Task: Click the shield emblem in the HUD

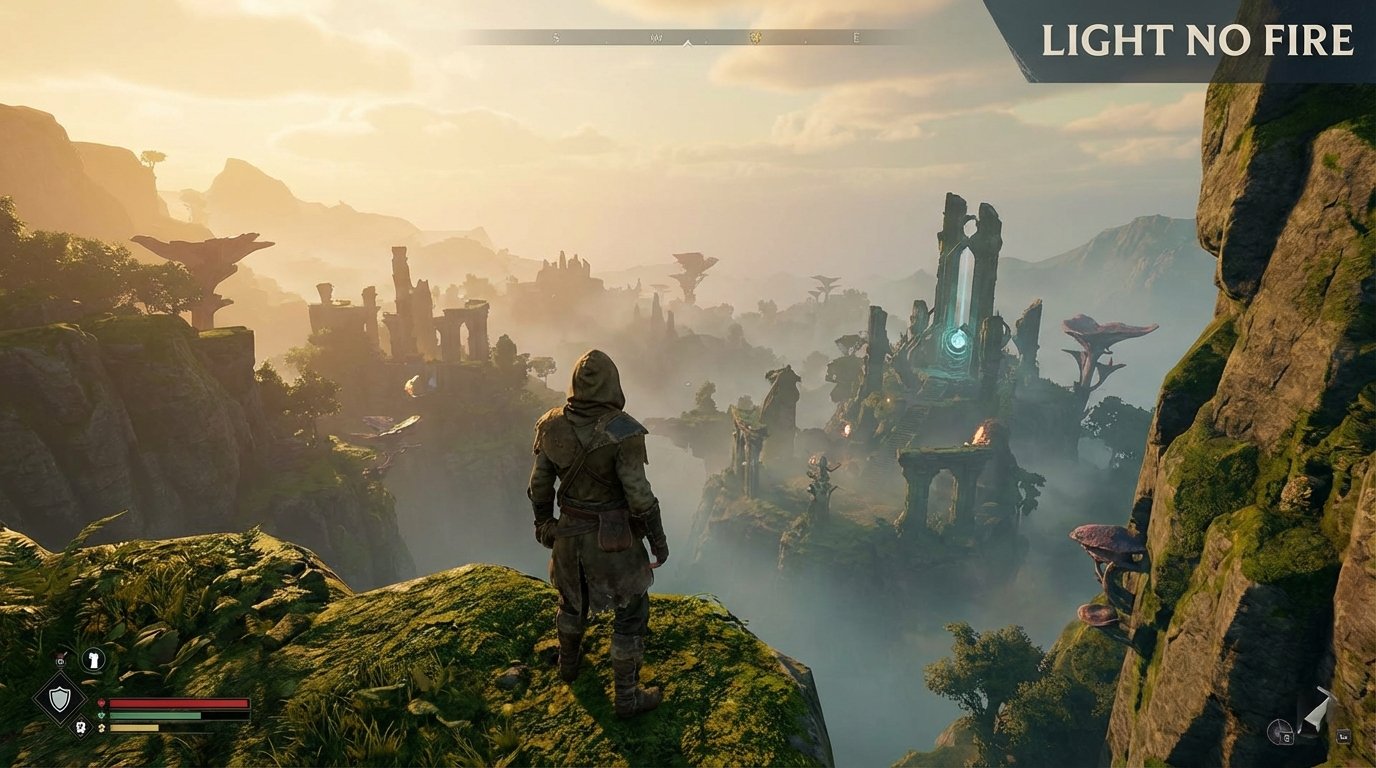Action: (60, 700)
